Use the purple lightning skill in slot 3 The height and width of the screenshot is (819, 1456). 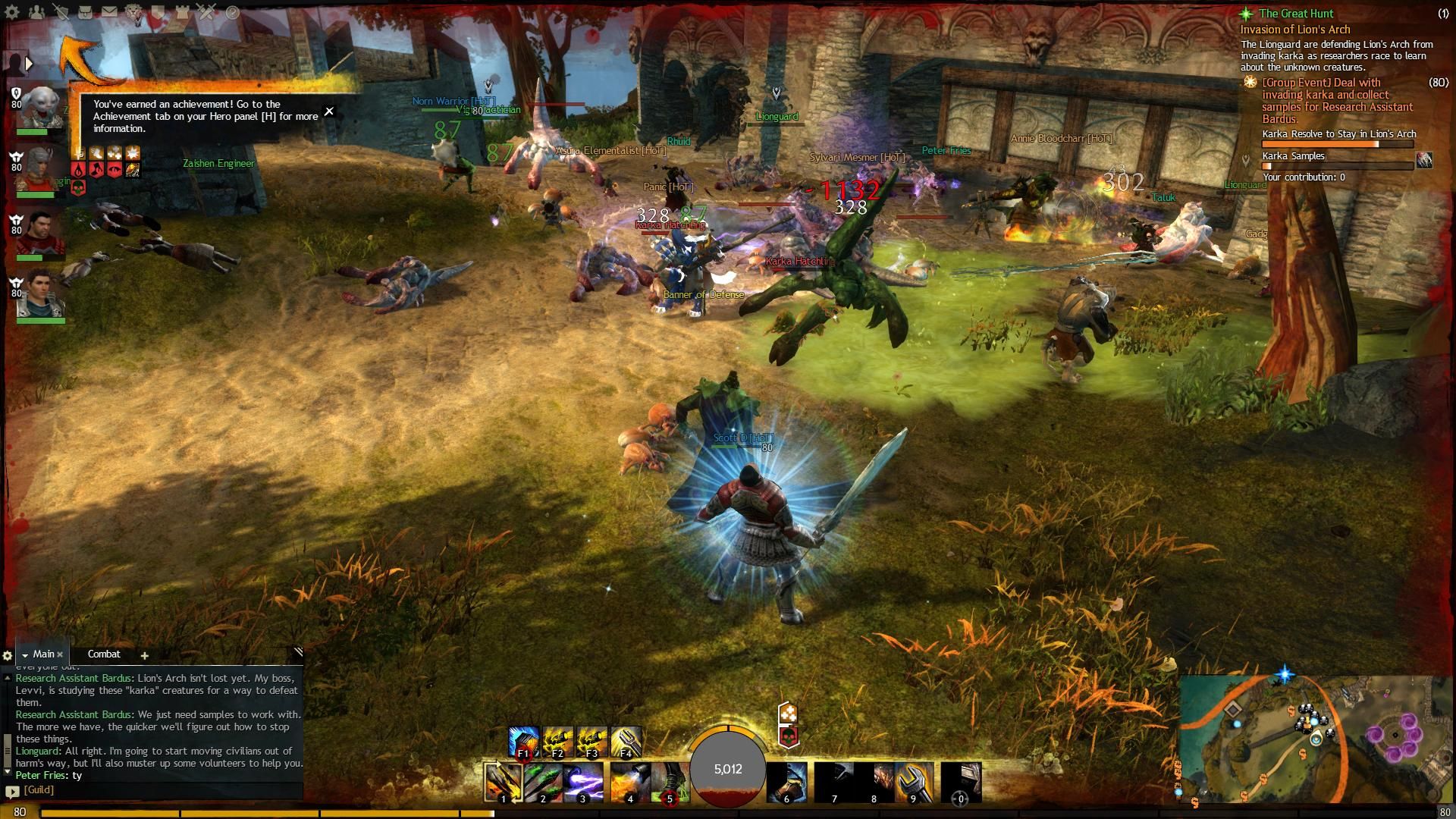(x=583, y=782)
